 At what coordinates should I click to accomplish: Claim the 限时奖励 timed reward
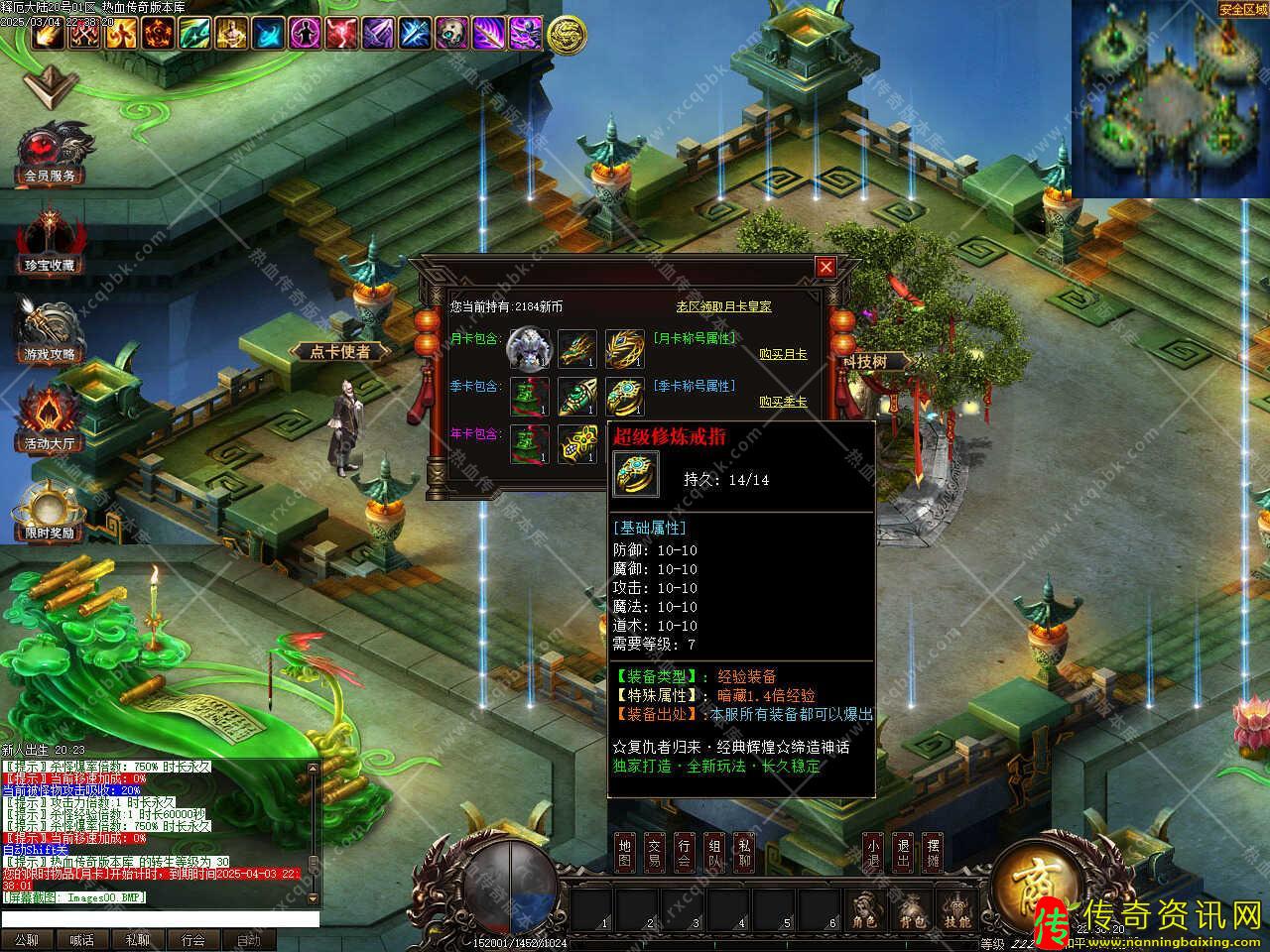coord(50,513)
